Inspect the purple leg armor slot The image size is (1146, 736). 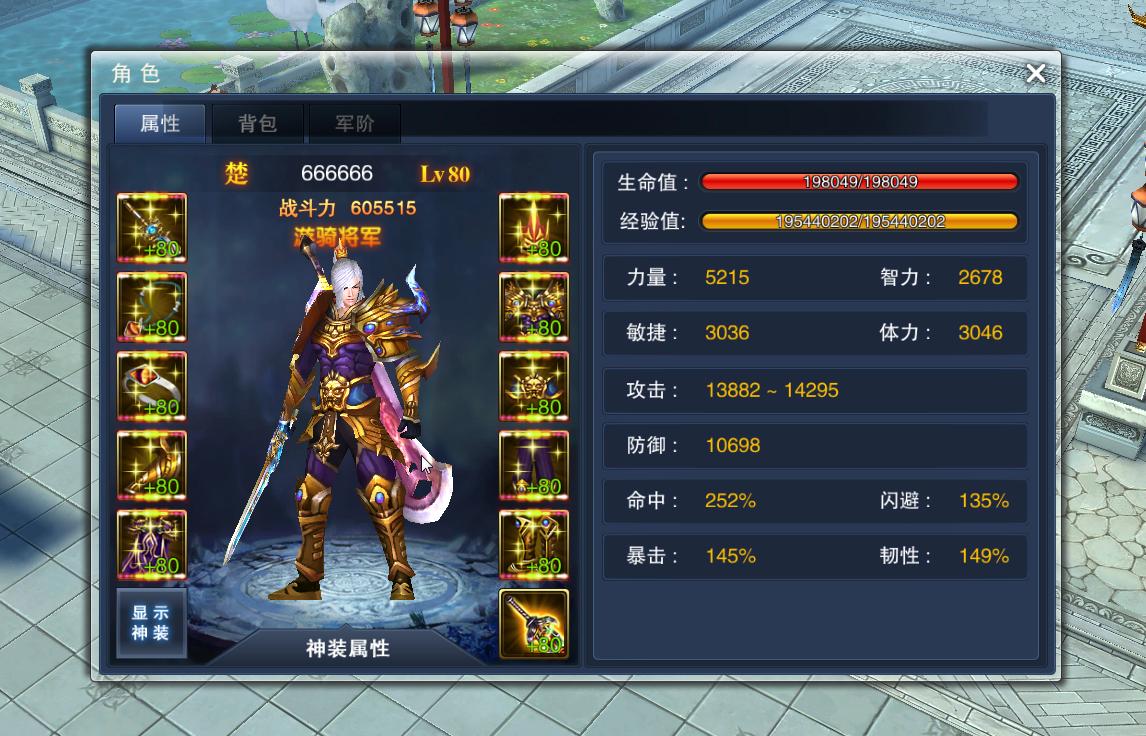[x=534, y=465]
